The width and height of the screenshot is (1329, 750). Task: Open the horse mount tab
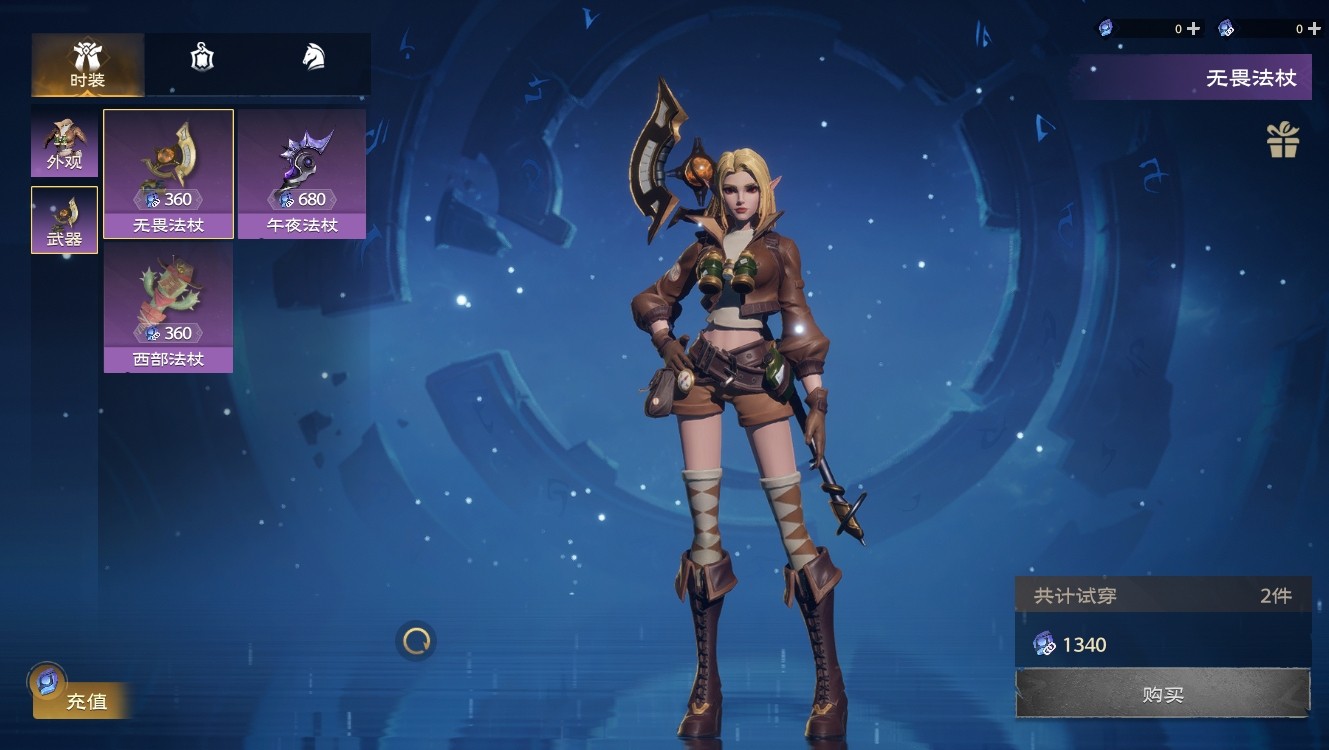314,58
